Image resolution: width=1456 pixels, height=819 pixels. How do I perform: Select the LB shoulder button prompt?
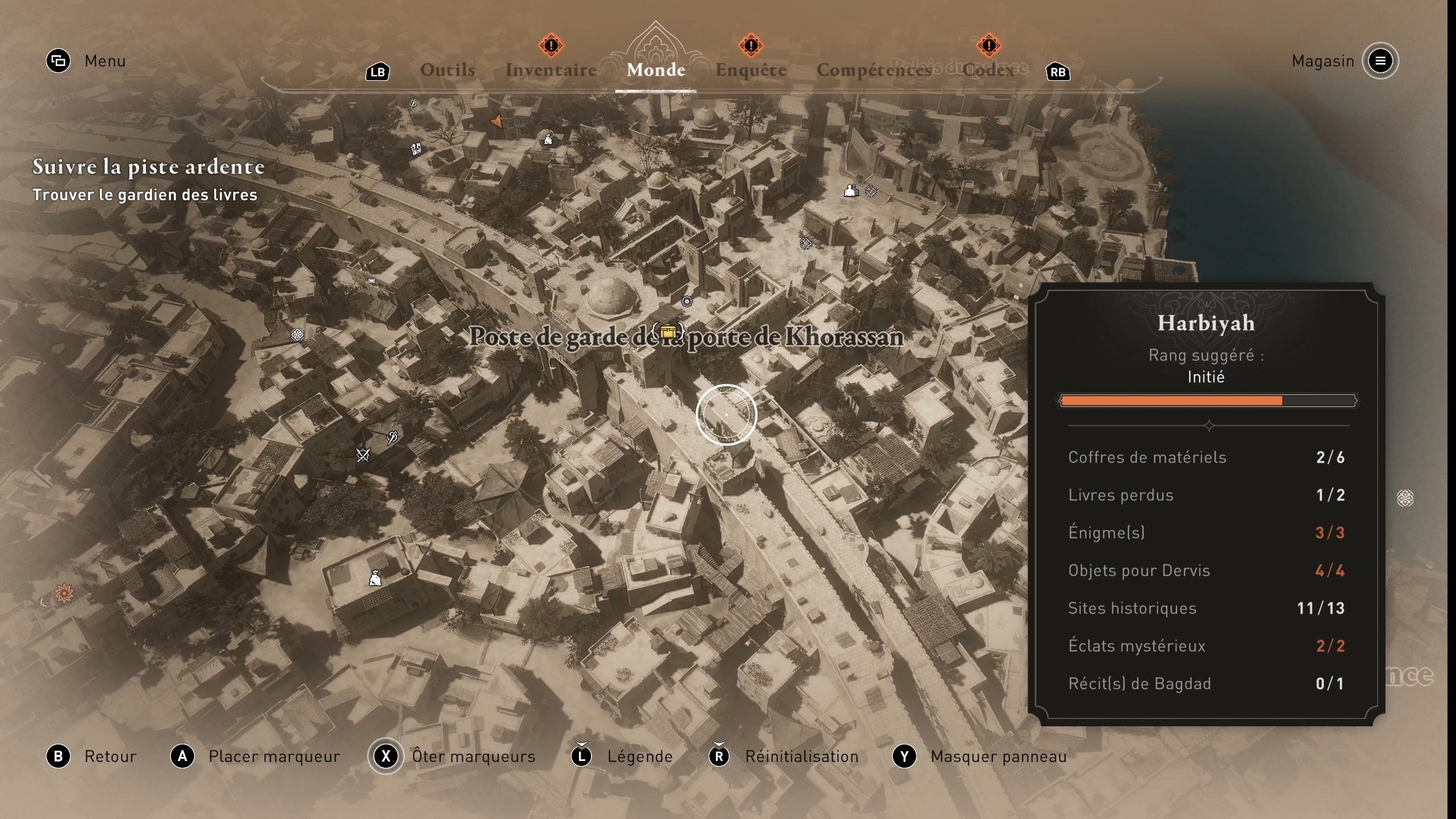click(x=377, y=72)
